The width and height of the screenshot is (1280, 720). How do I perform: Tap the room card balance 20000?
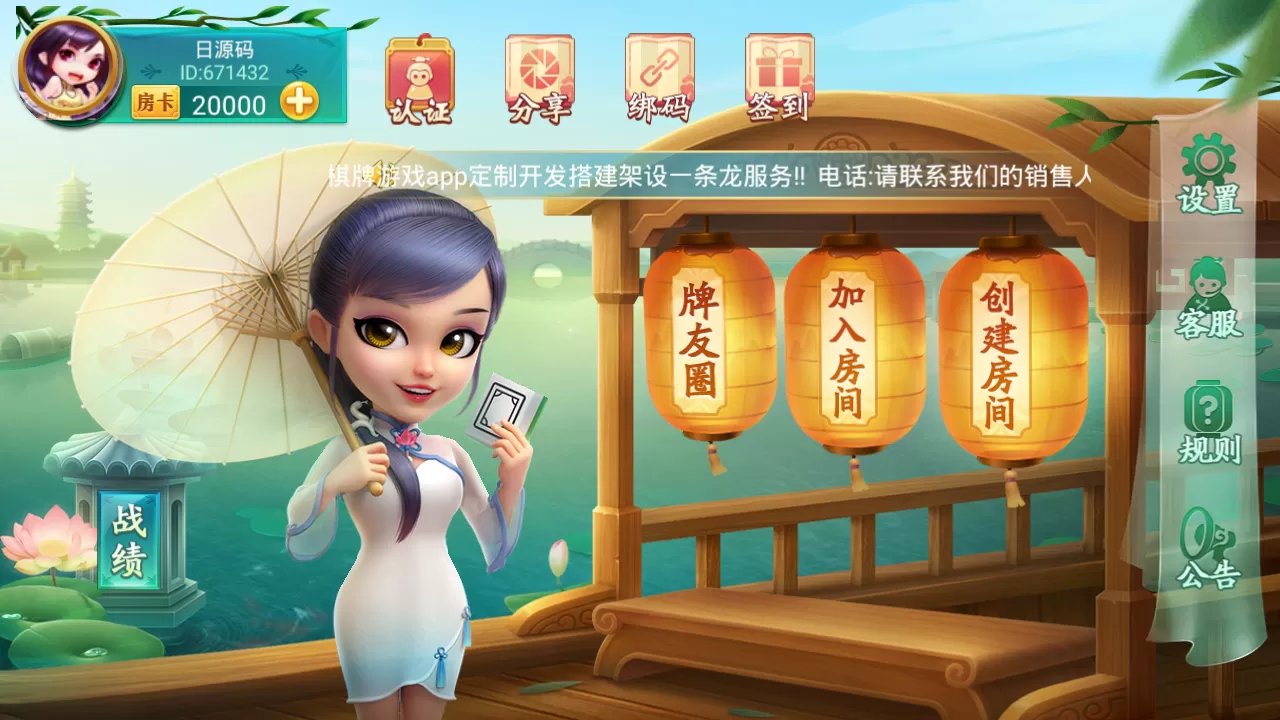[x=232, y=104]
